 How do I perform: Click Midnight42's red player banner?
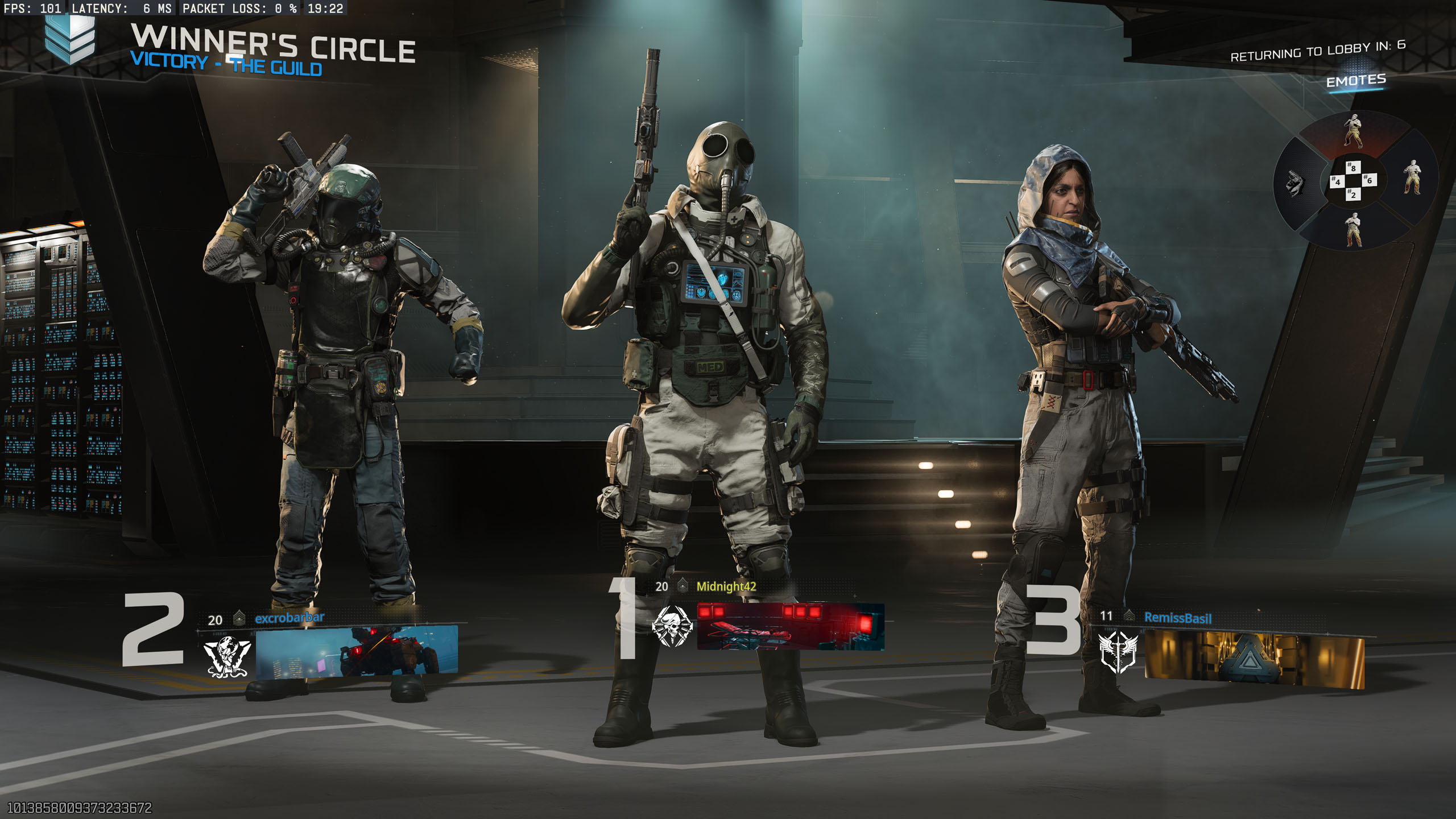[x=791, y=627]
